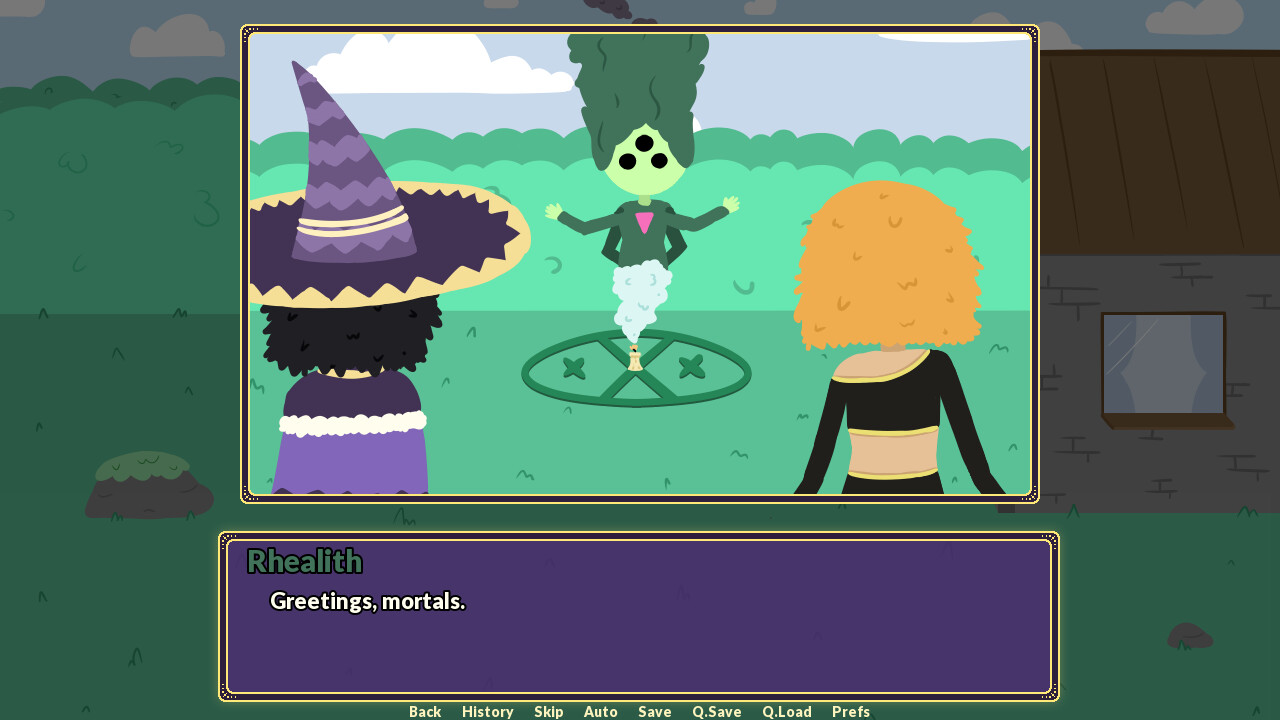
Task: Open the "Save" game screen
Action: (x=654, y=711)
